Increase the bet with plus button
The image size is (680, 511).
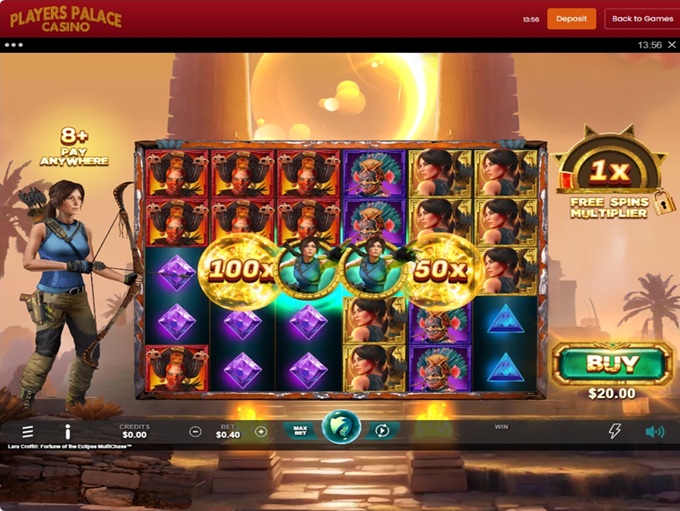tap(261, 432)
